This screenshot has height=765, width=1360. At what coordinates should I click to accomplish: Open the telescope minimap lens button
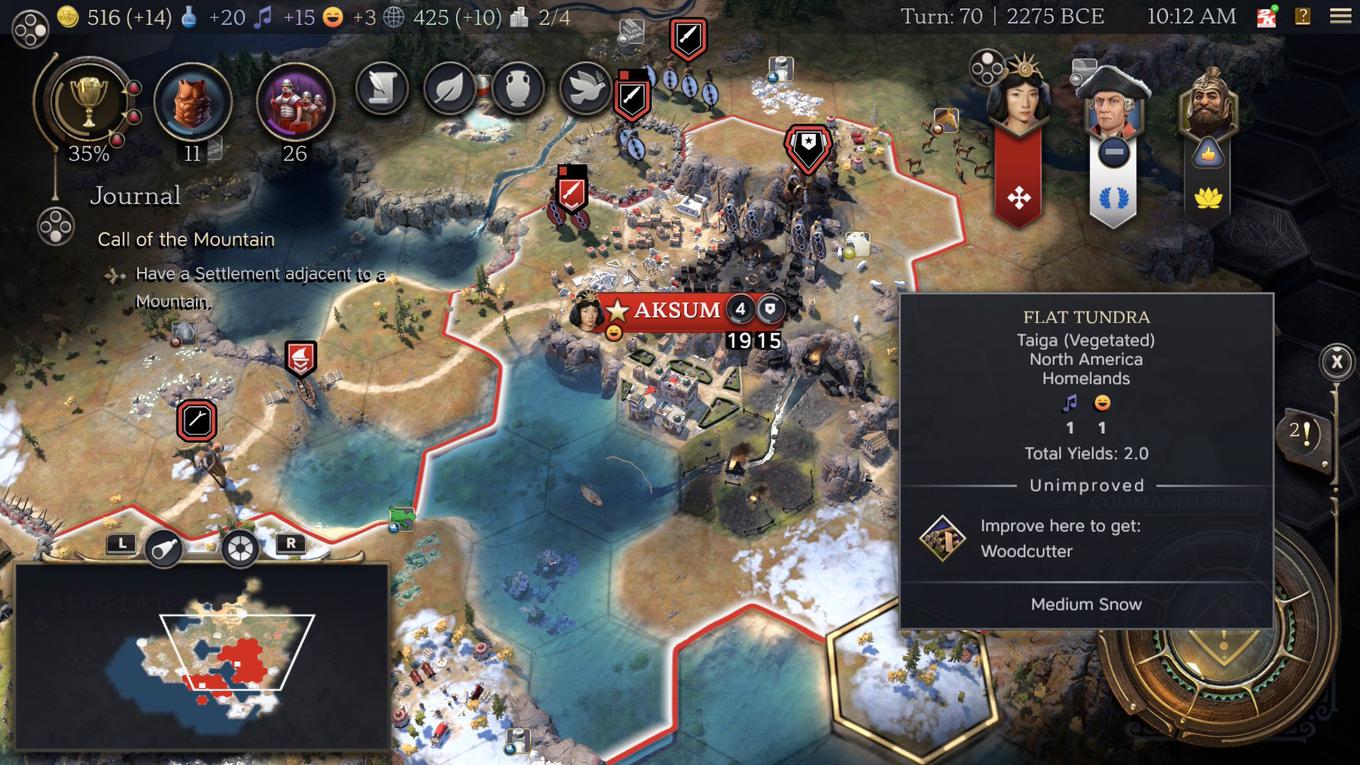164,548
